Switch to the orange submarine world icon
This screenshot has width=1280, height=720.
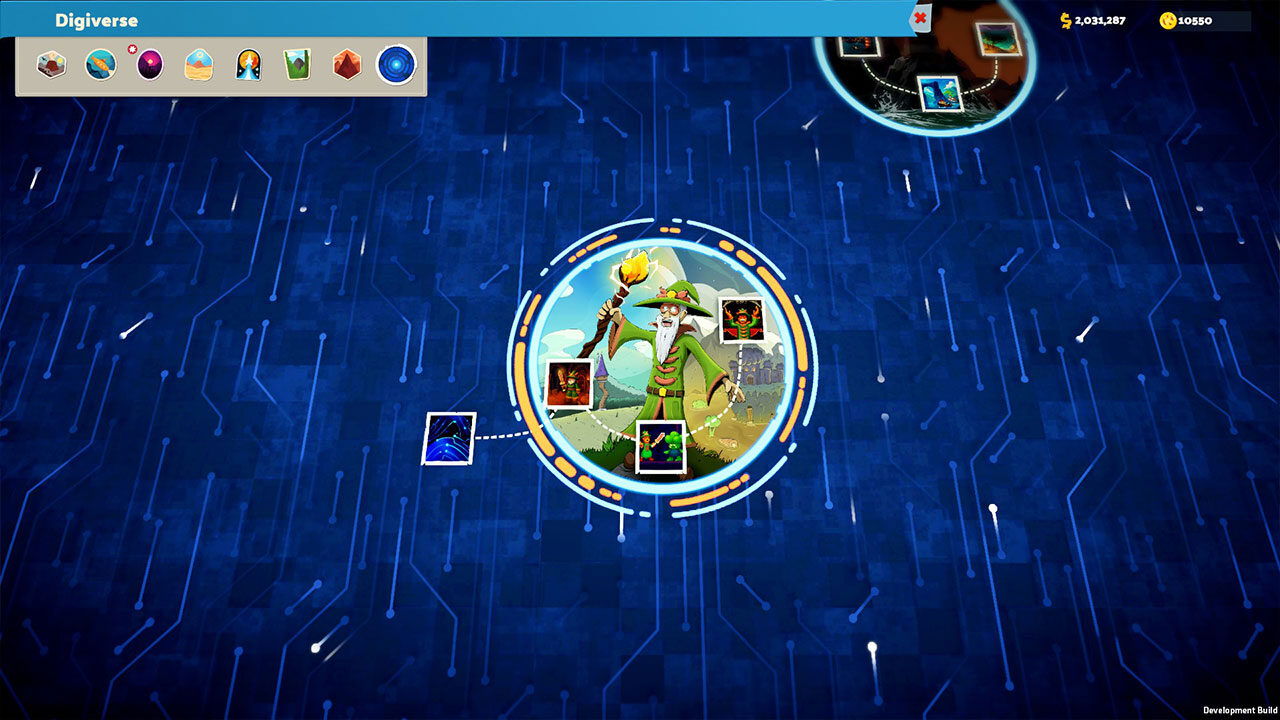click(x=100, y=65)
